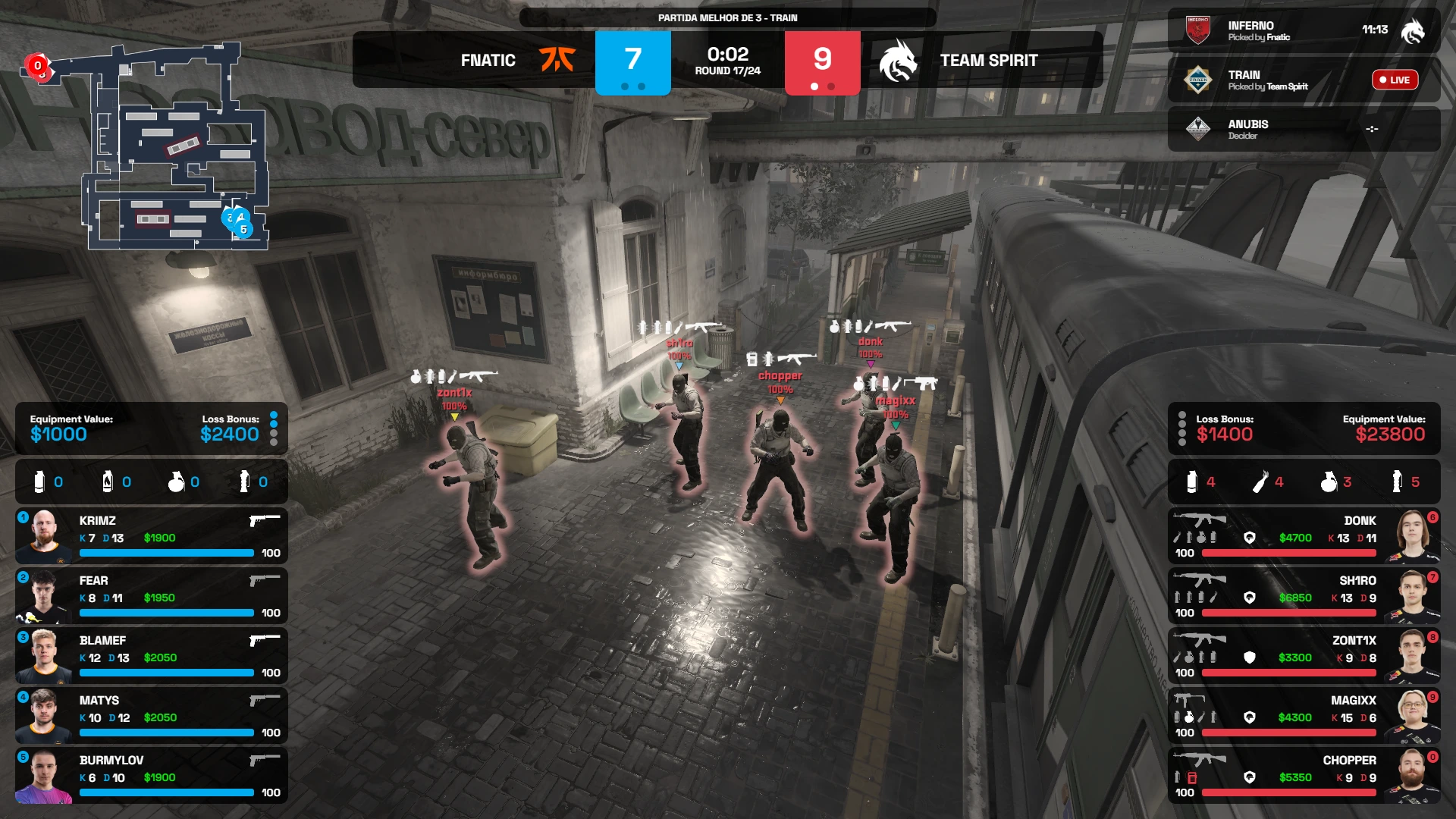
Task: Select ZONT1X in the Team Spirit roster
Action: click(x=1304, y=656)
